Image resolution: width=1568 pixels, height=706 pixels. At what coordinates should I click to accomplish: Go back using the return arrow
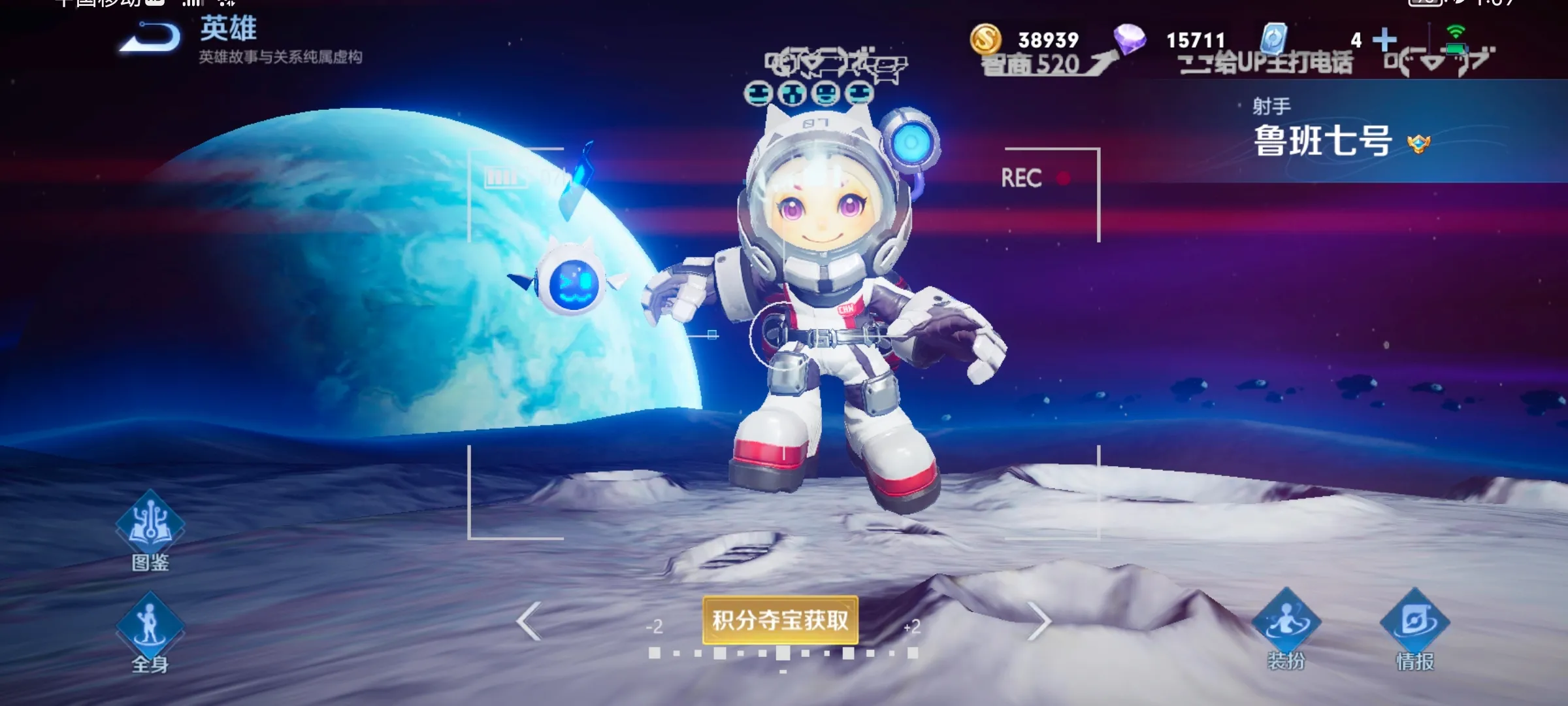pos(150,38)
